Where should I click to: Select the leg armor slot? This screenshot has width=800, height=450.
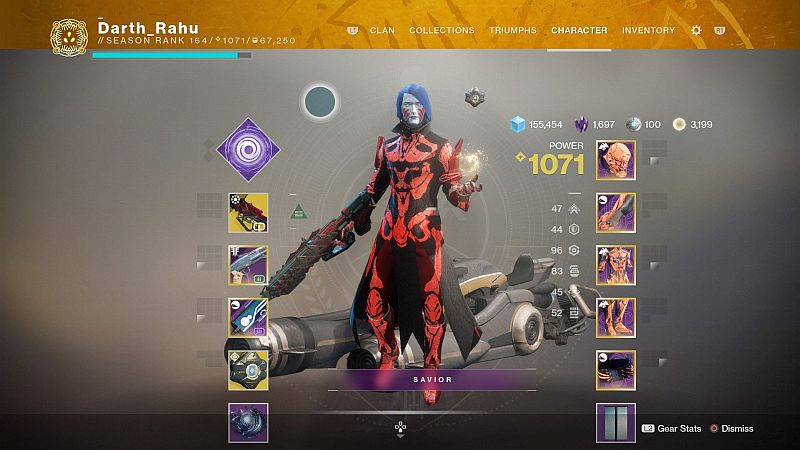point(616,317)
